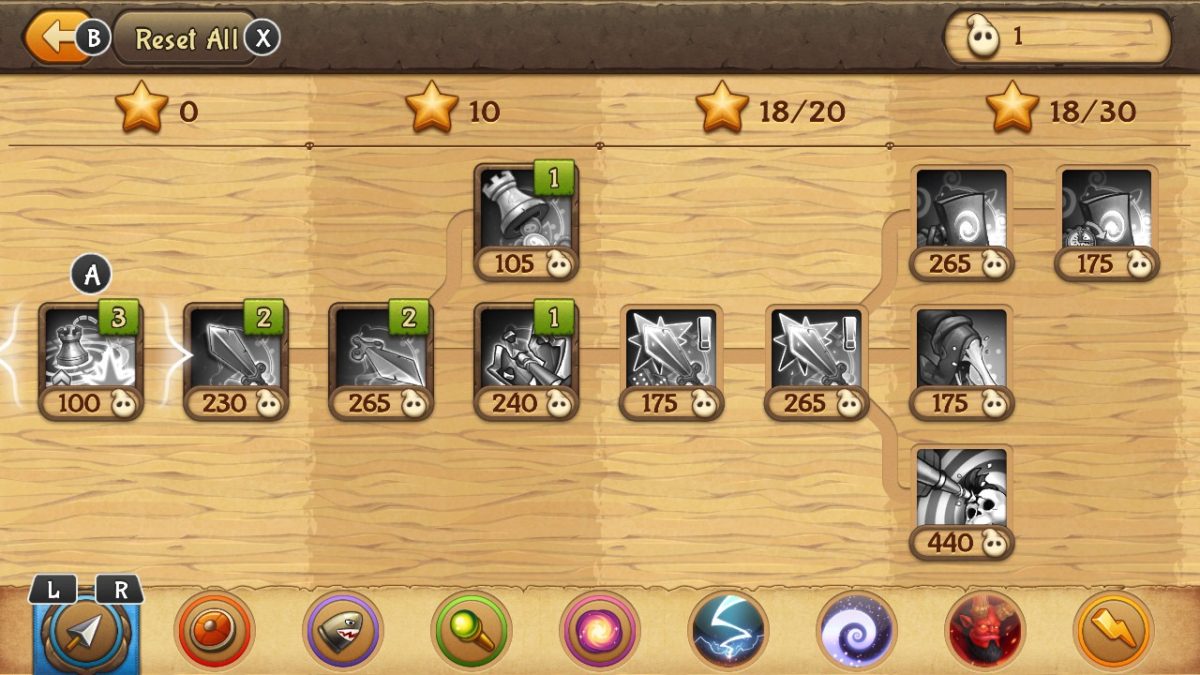Open the red demon category tab
Screen dimensions: 1200x675
coord(985,630)
